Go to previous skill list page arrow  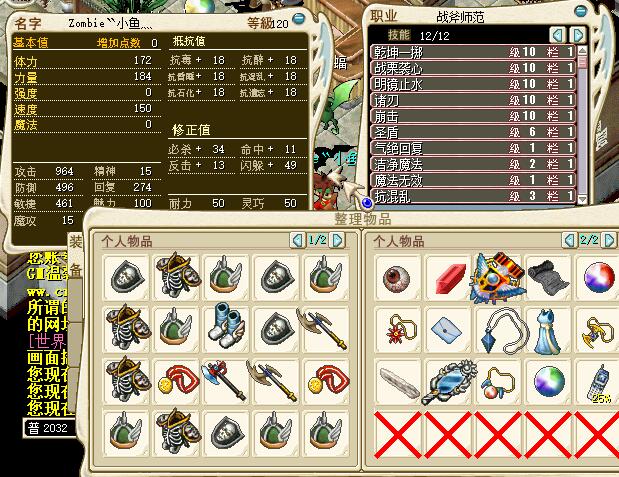coord(556,34)
